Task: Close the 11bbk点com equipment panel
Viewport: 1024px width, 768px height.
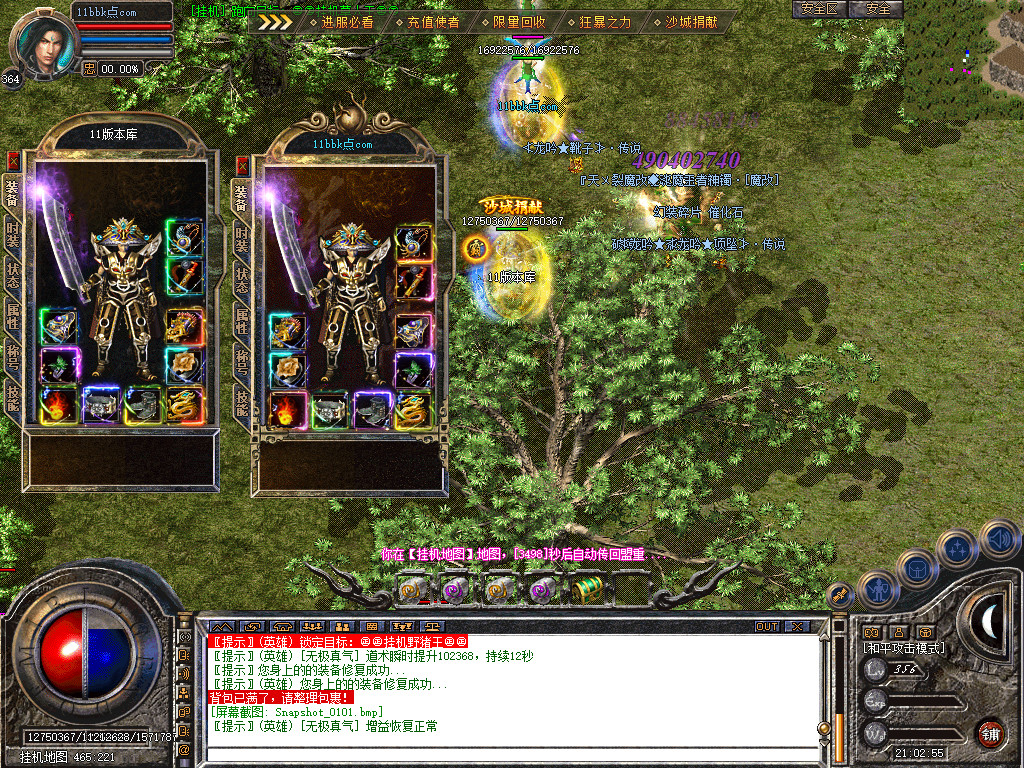Action: [x=241, y=166]
